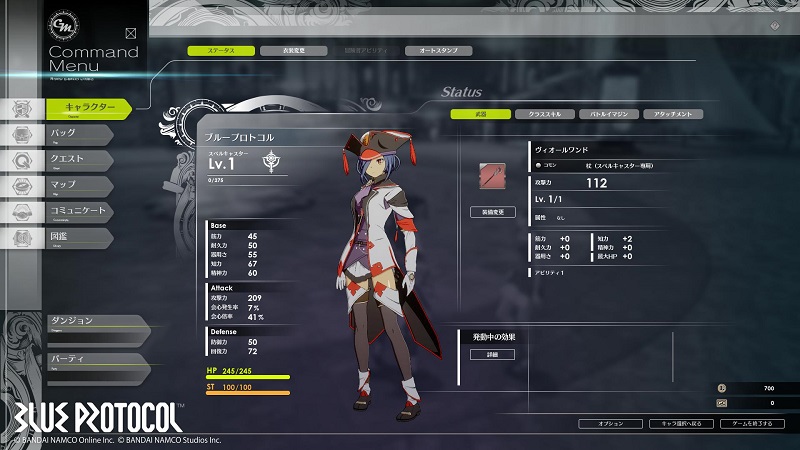The width and height of the screenshot is (800, 450).
Task: Choose the パーティ (Party) entry
Action: pyautogui.click(x=85, y=359)
